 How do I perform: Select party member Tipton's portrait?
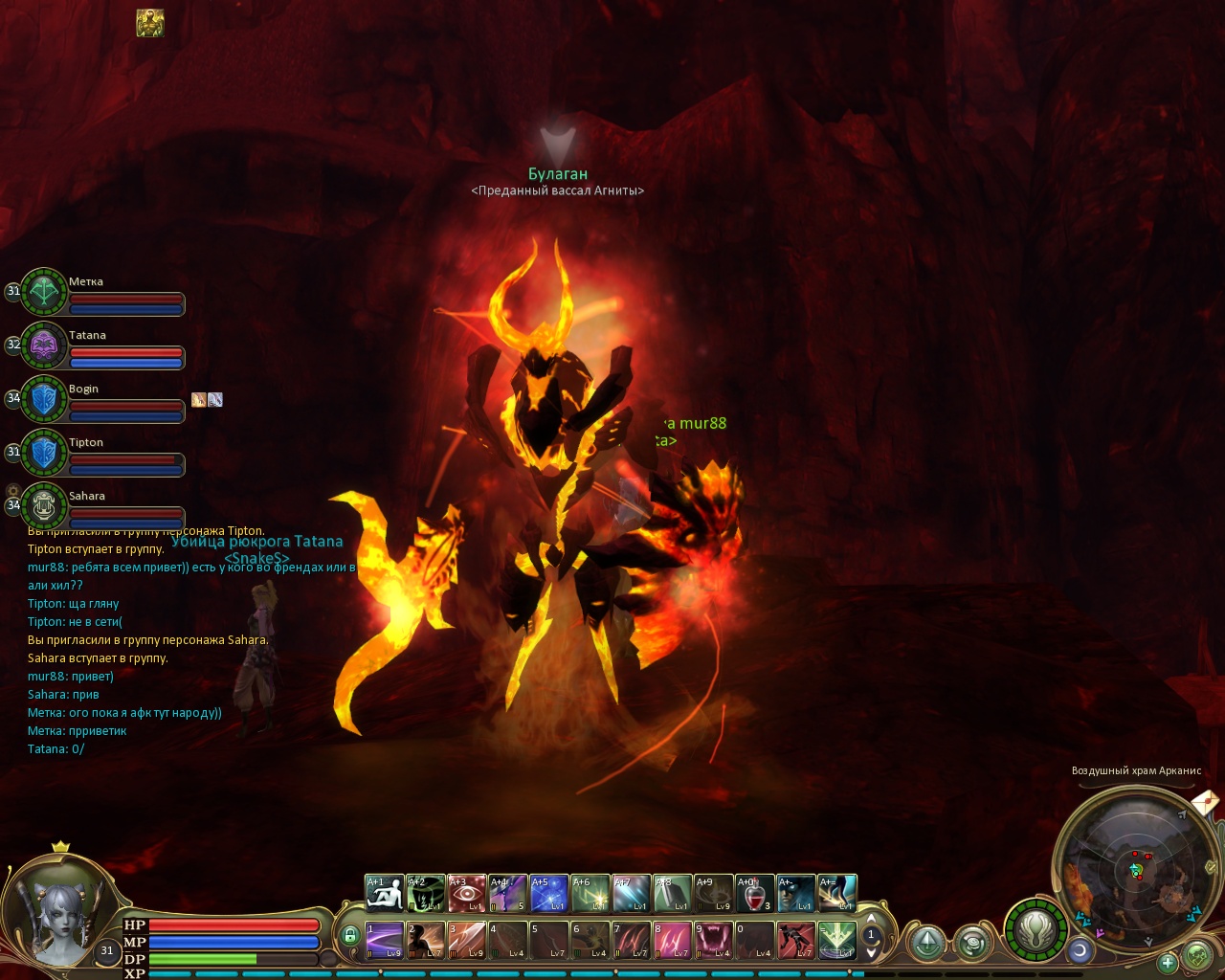[x=44, y=452]
